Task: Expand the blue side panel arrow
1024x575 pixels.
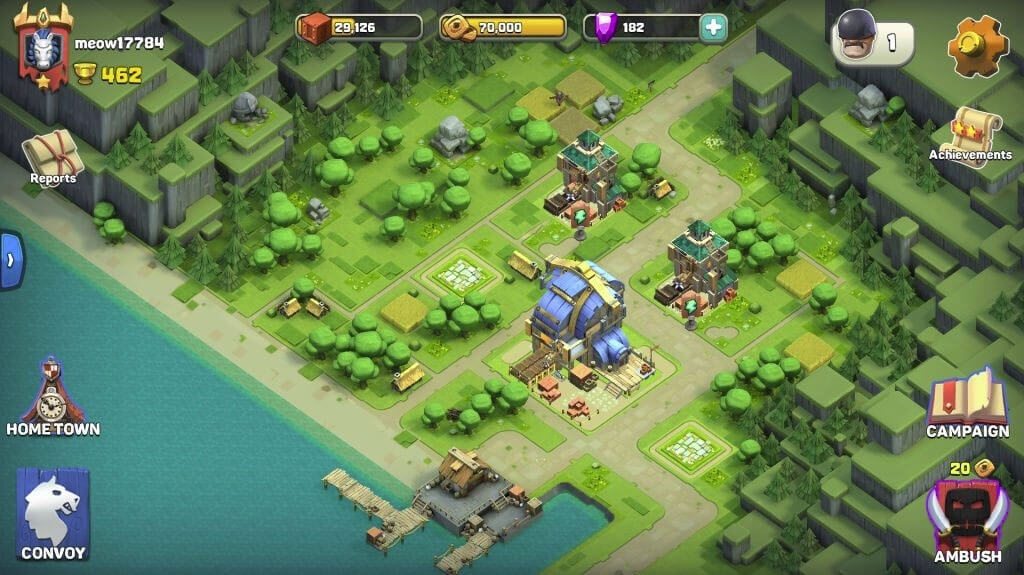Action: [x=10, y=260]
